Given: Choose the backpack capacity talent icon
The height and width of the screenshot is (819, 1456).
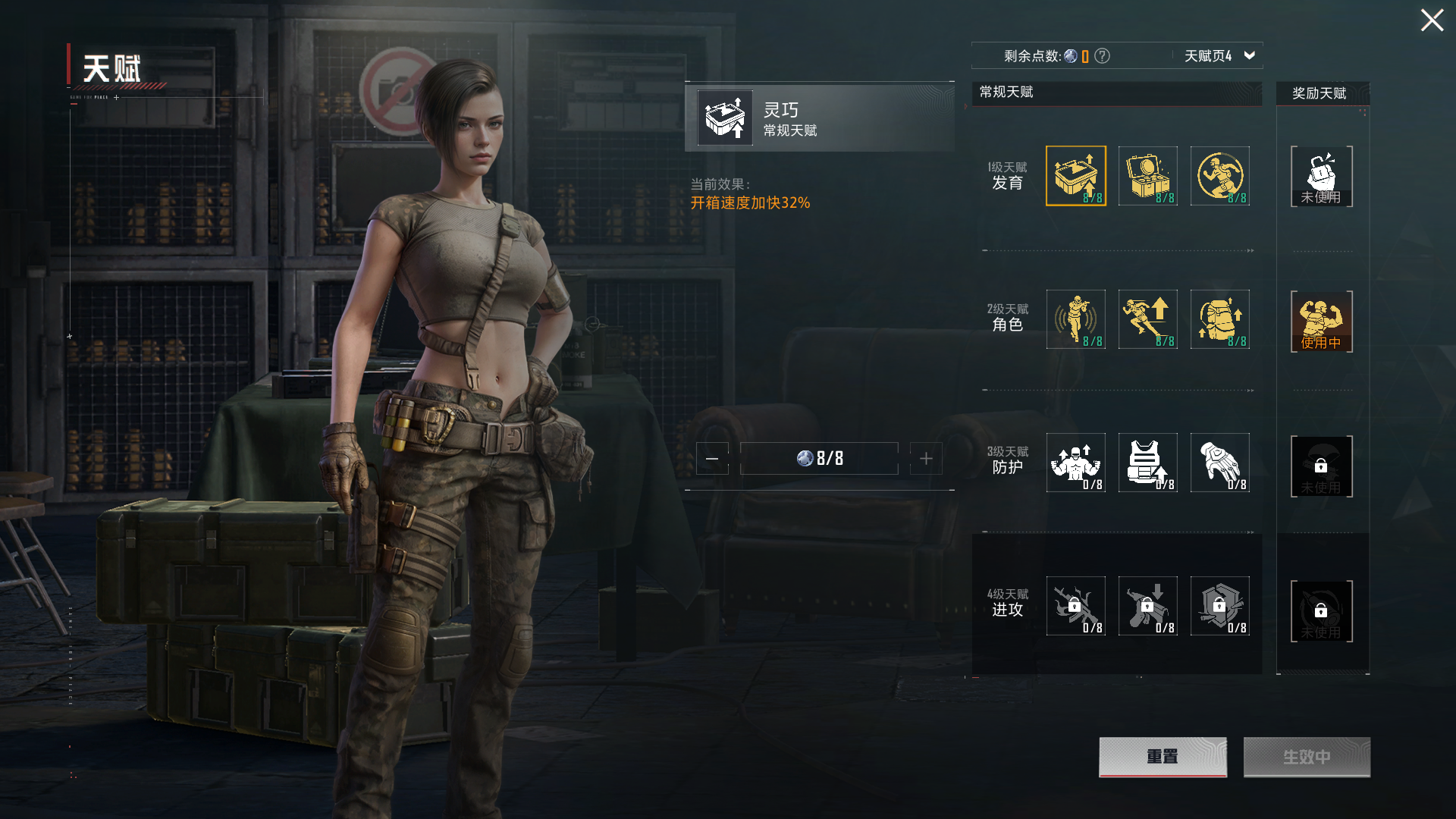Looking at the screenshot, I should (x=1219, y=319).
